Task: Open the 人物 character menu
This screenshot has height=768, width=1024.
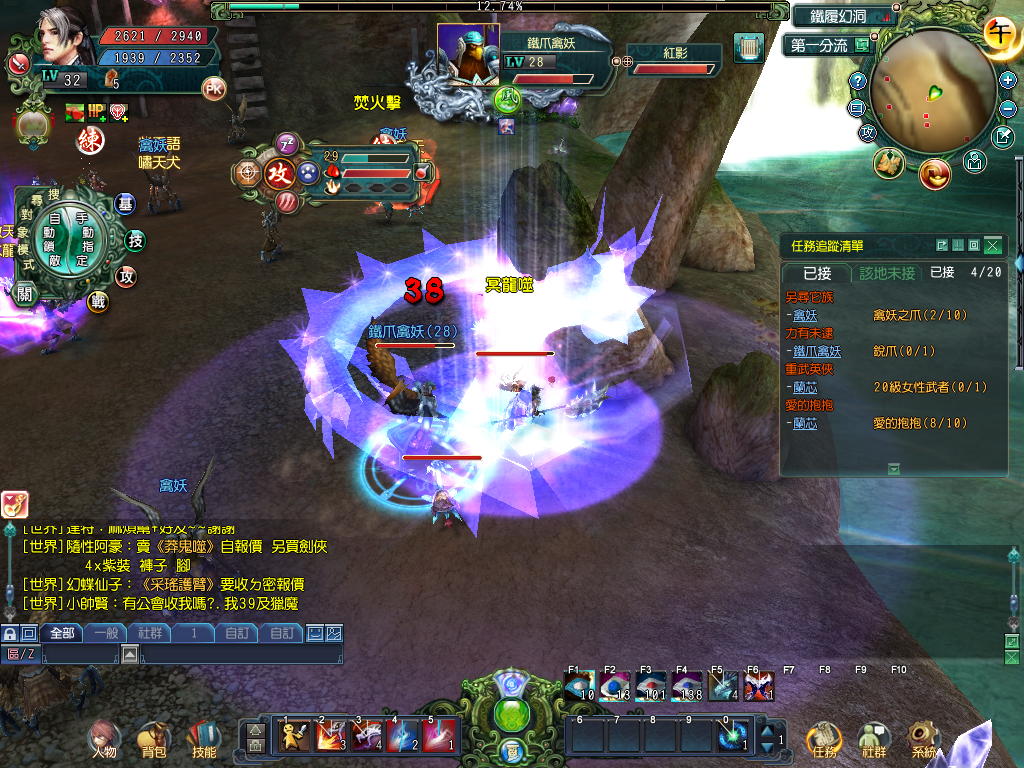Action: coord(102,738)
